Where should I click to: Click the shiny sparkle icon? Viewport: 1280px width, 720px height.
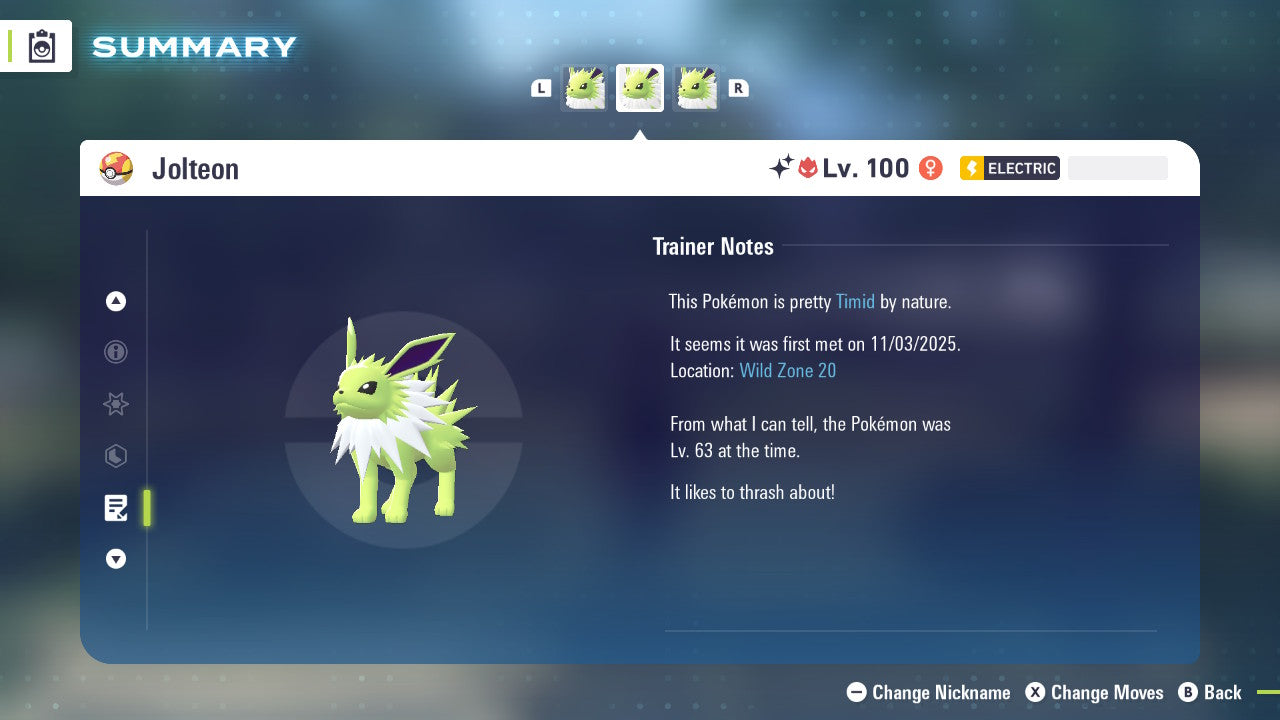[783, 168]
